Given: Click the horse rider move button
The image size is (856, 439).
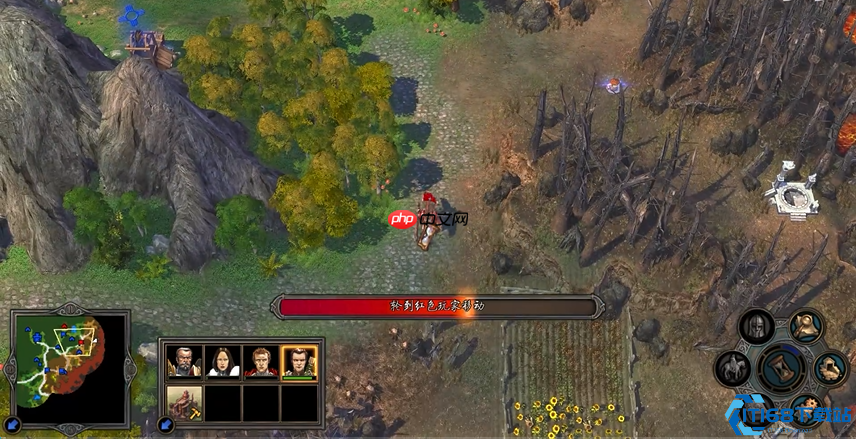Looking at the screenshot, I should coord(733,369).
